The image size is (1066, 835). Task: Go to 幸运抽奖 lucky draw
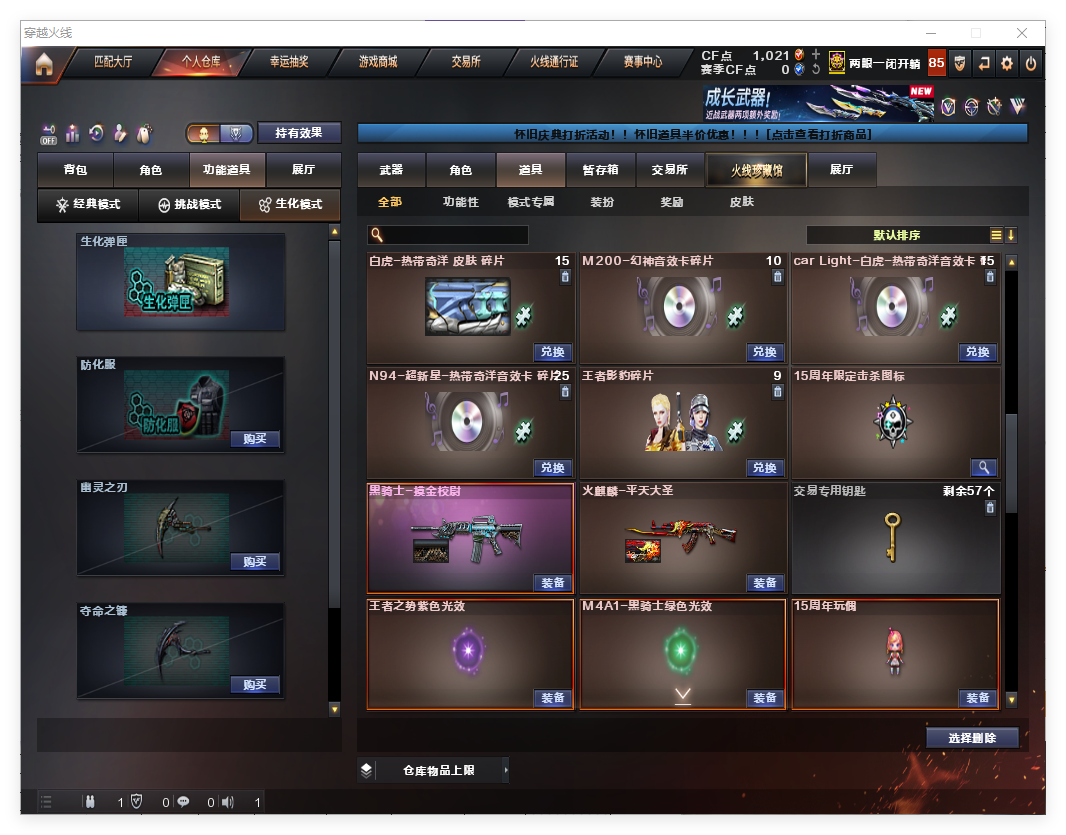[x=289, y=62]
